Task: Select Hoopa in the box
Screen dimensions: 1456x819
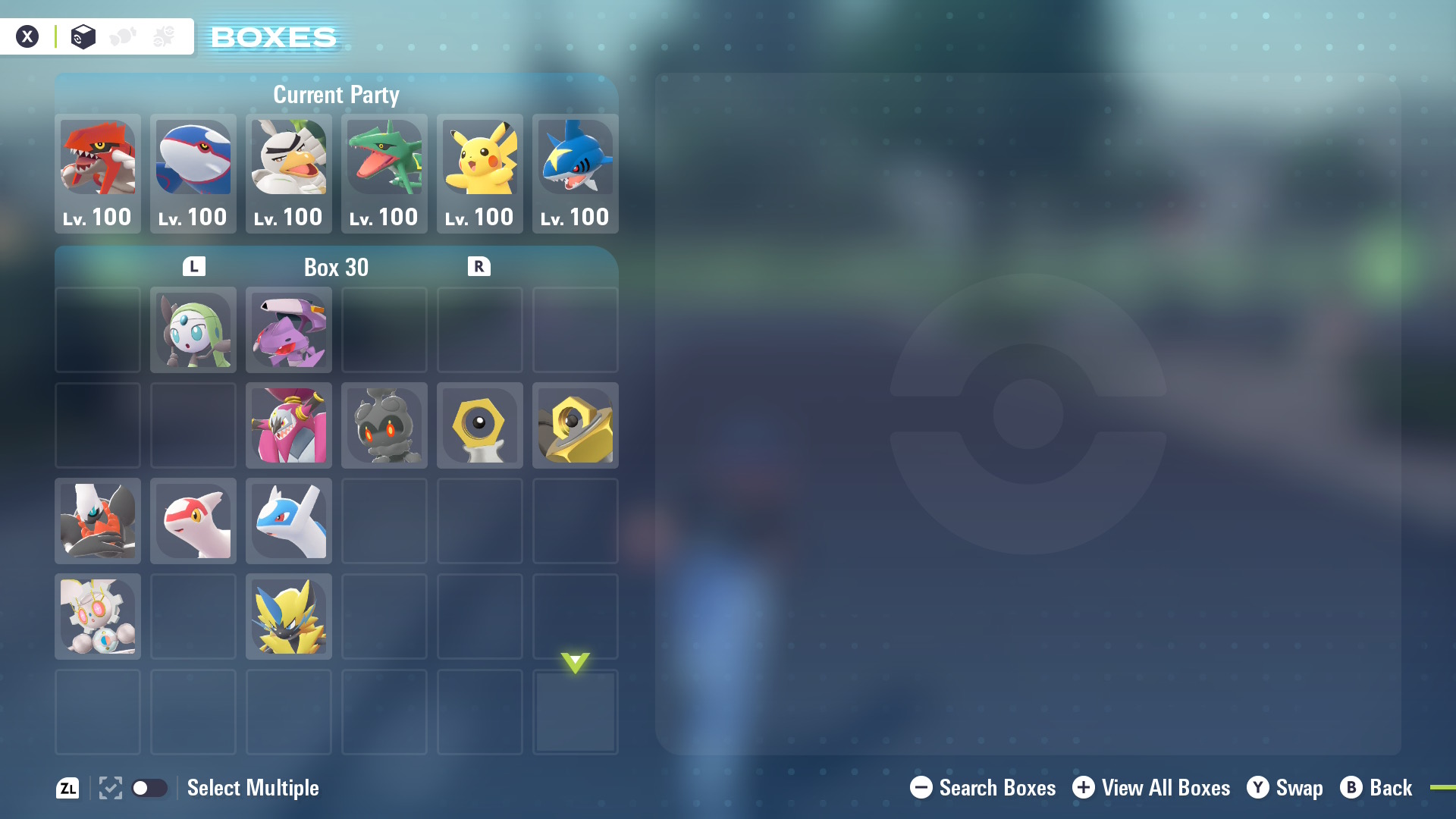Action: (x=289, y=425)
